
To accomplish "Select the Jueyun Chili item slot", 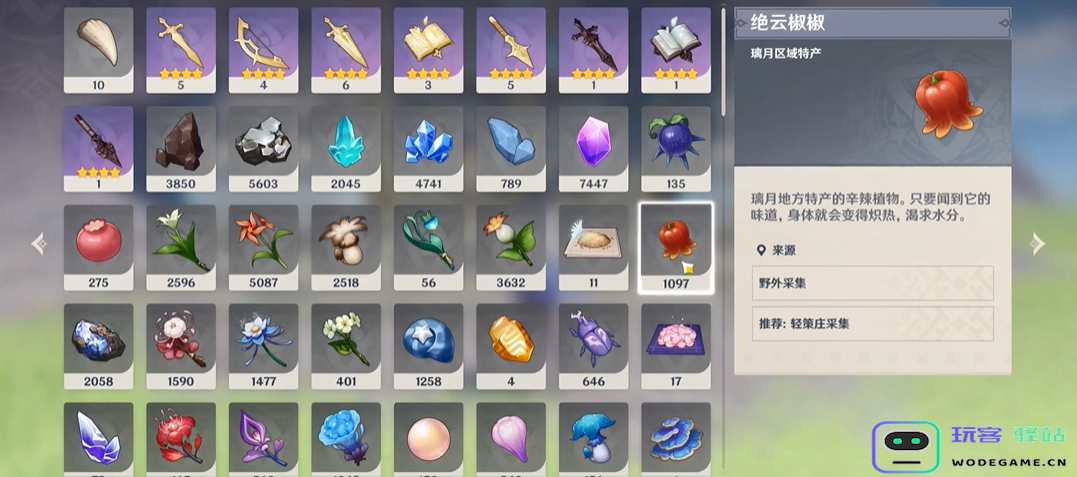I will 676,246.
